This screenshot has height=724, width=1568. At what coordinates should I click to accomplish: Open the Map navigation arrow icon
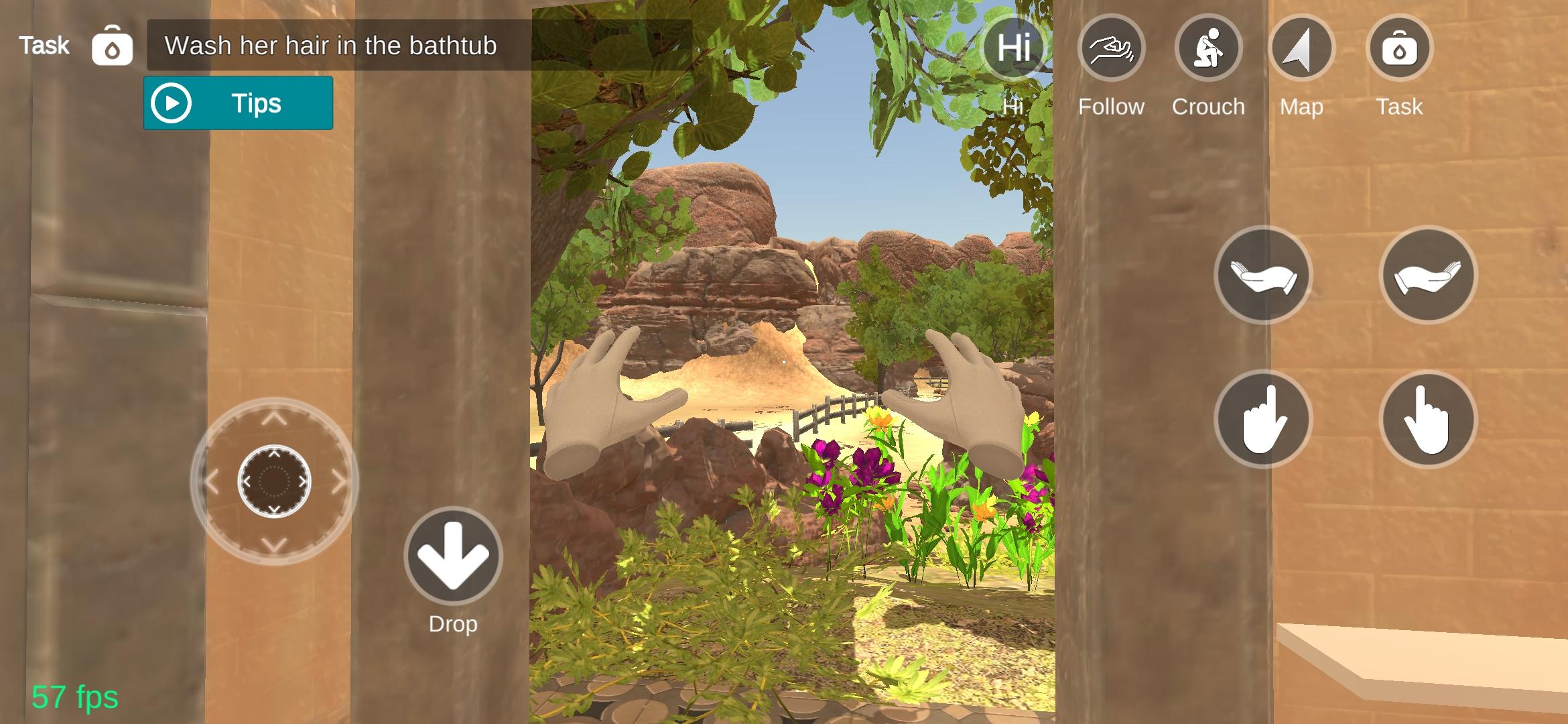(x=1301, y=47)
